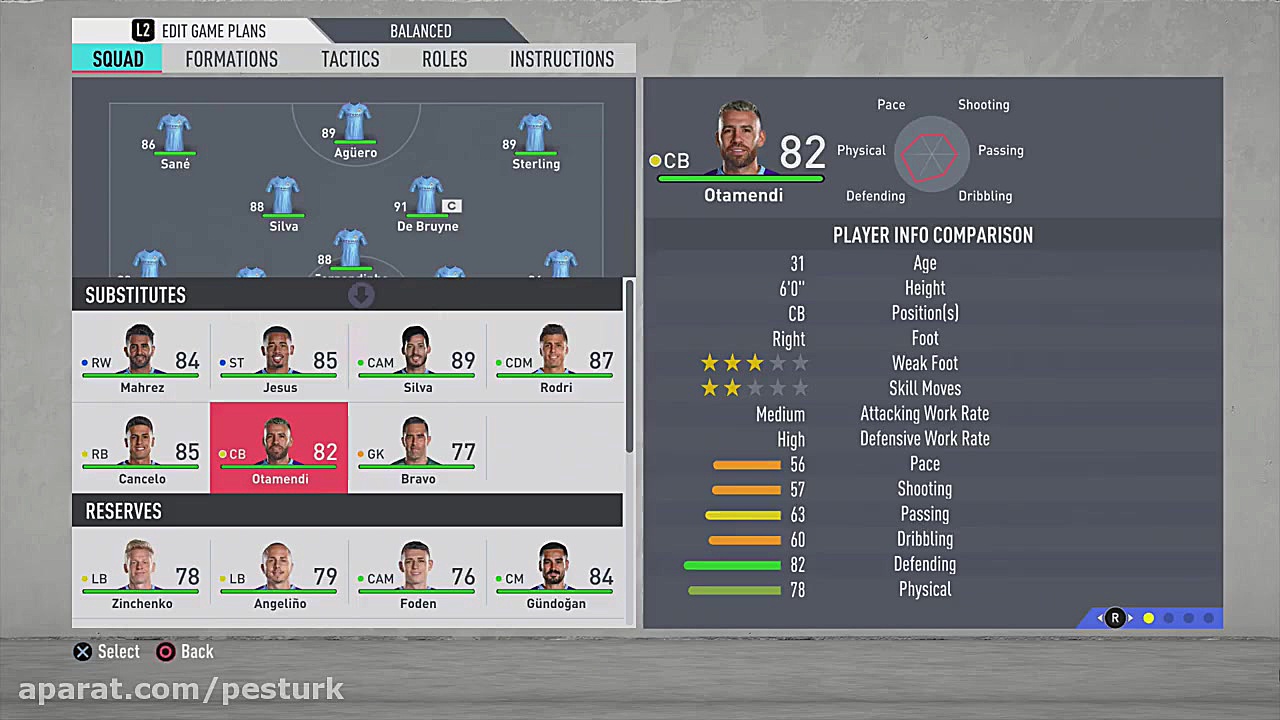Select reserve Gündoğan's CM card
1280x720 pixels.
point(555,575)
